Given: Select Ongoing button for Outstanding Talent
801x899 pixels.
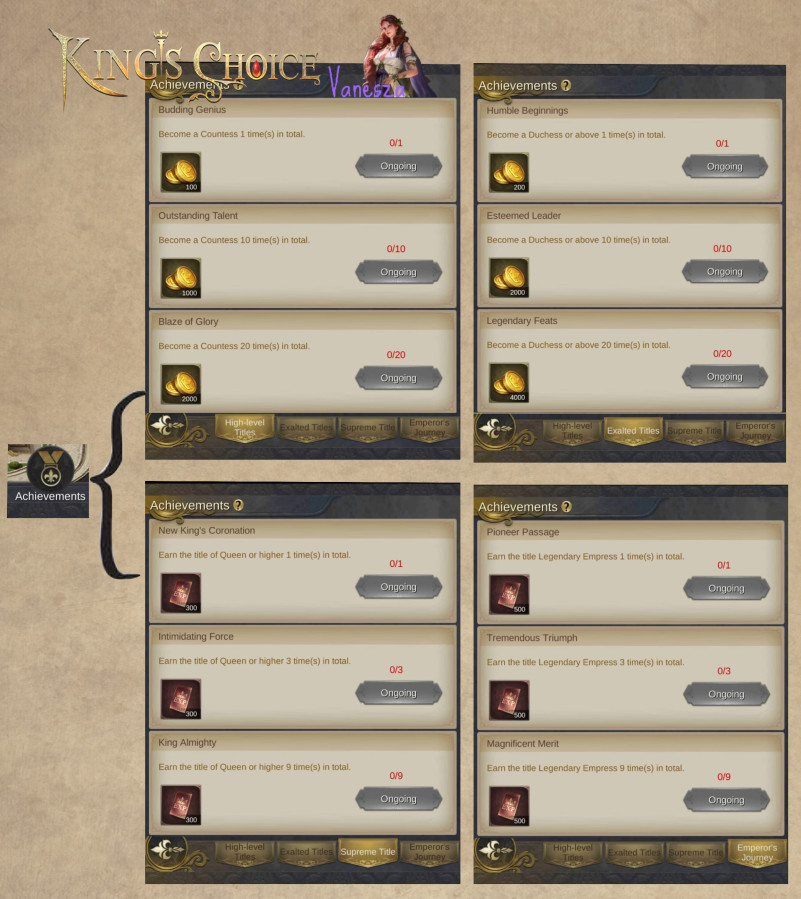Looking at the screenshot, I should pyautogui.click(x=398, y=272).
